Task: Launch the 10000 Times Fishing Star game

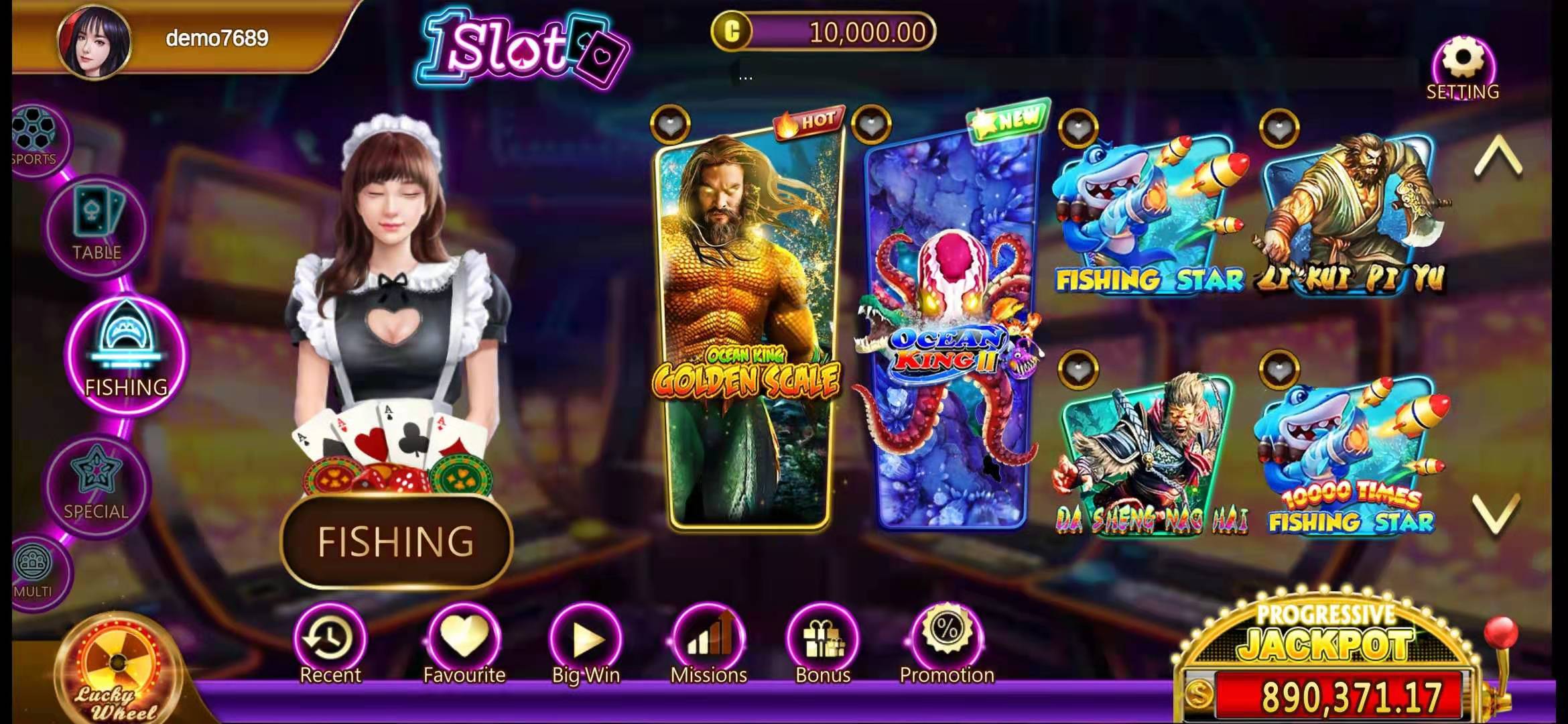Action: coord(1350,456)
